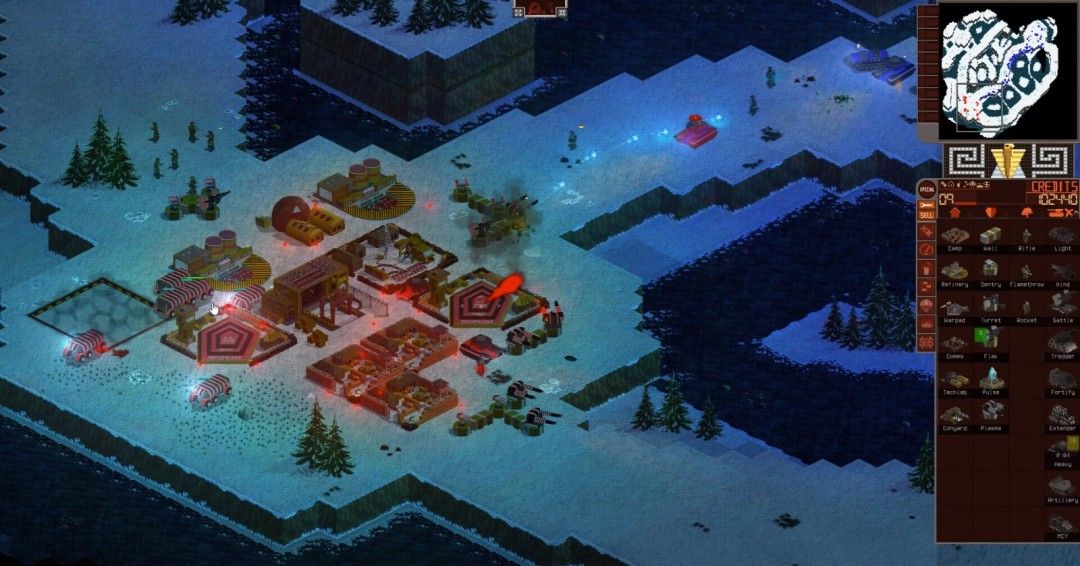Build a Plasma defense
The width and height of the screenshot is (1080, 566).
coord(990,416)
